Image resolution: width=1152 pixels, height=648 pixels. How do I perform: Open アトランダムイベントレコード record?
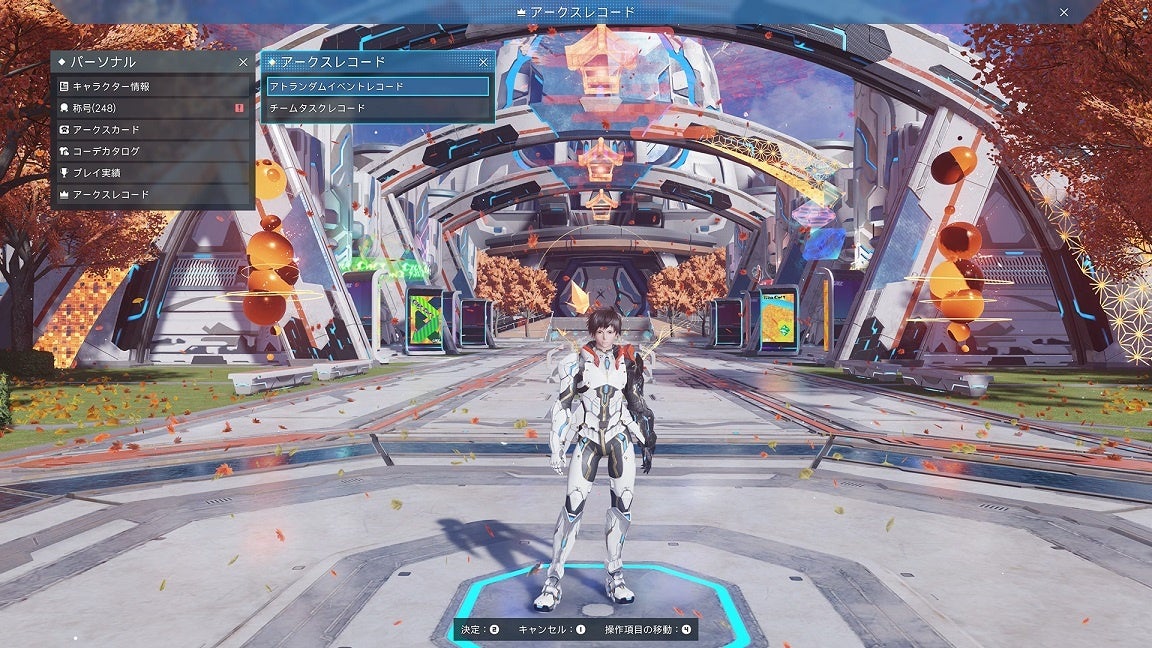pyautogui.click(x=377, y=87)
